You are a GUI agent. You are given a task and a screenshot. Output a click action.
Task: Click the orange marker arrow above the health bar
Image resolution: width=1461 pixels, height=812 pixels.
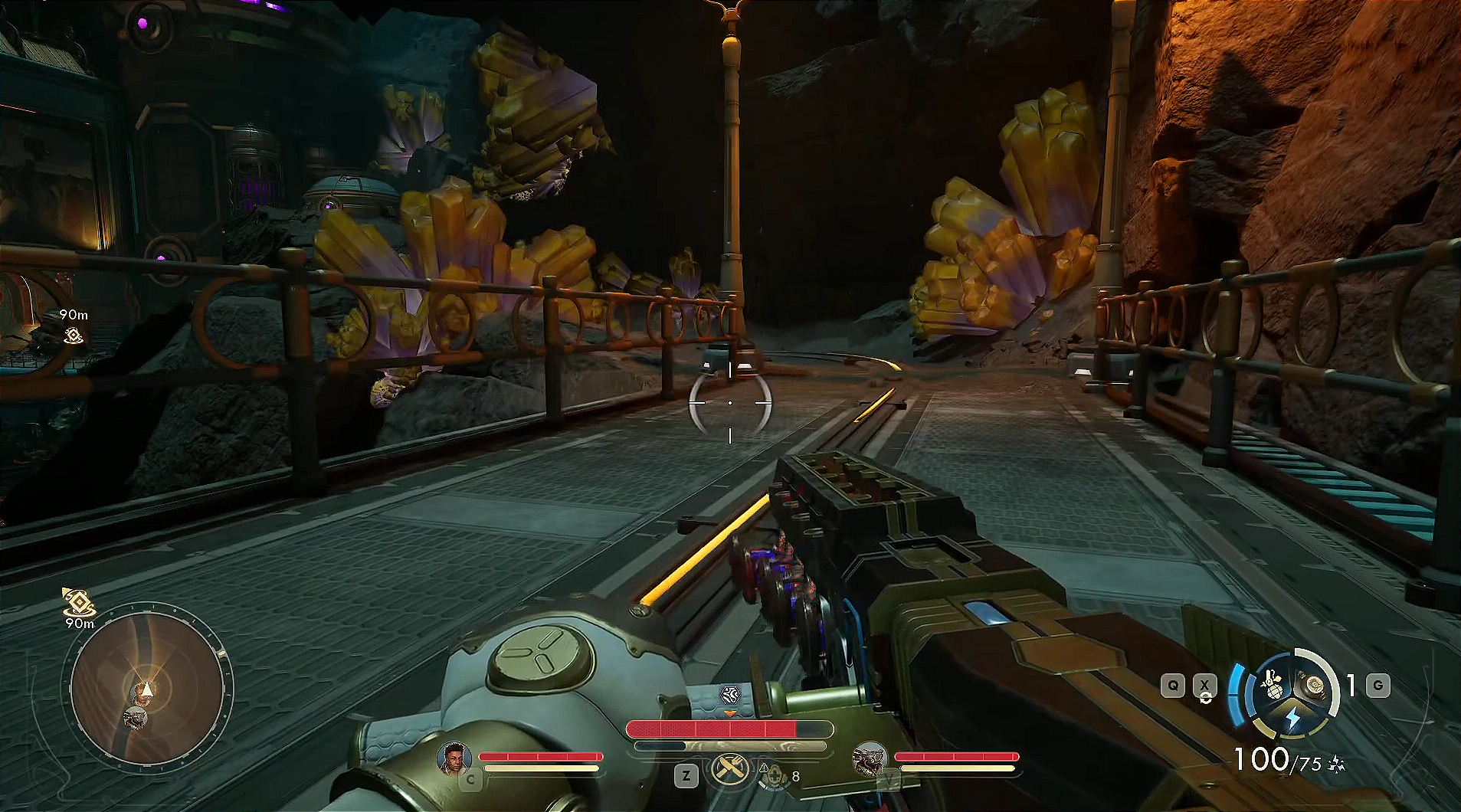729,715
